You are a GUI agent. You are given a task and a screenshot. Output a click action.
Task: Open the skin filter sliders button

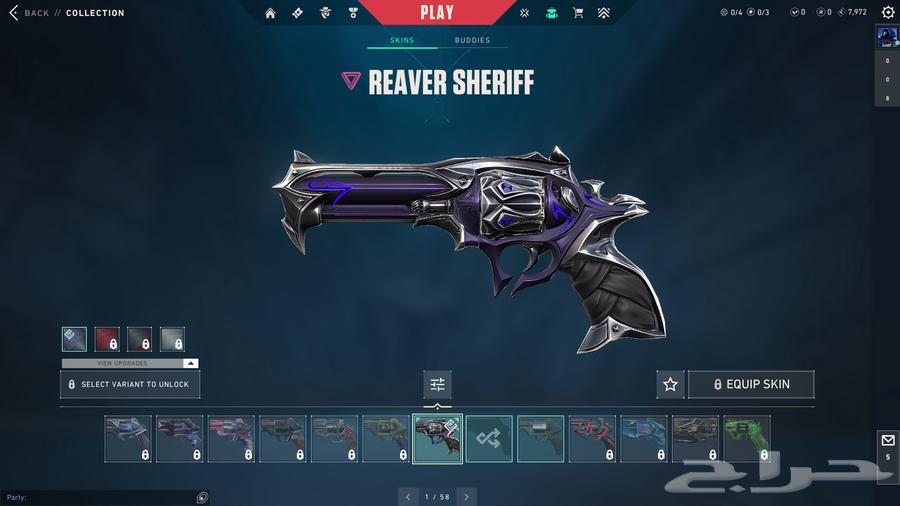(437, 384)
